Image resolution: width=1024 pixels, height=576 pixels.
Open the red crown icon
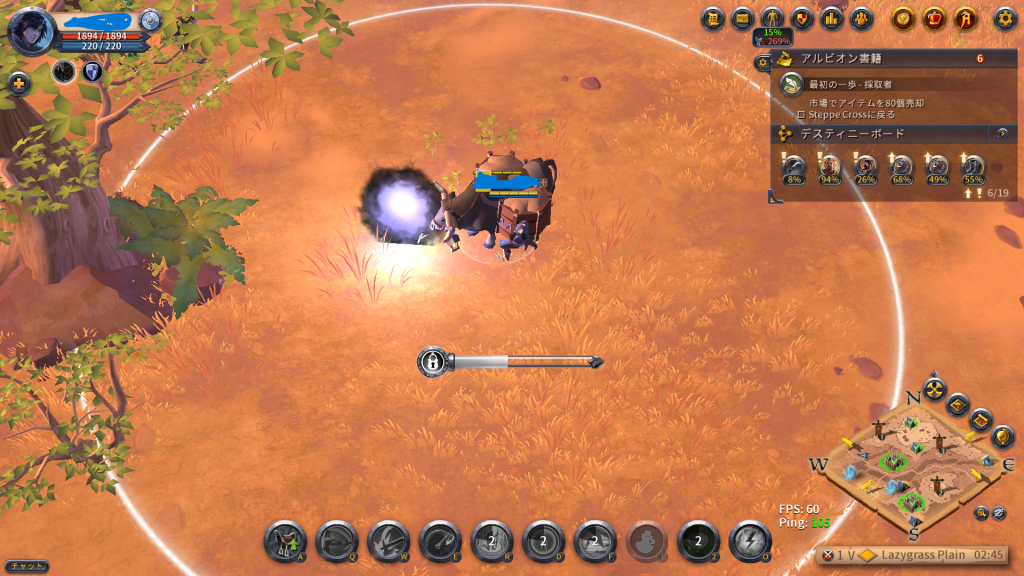935,18
